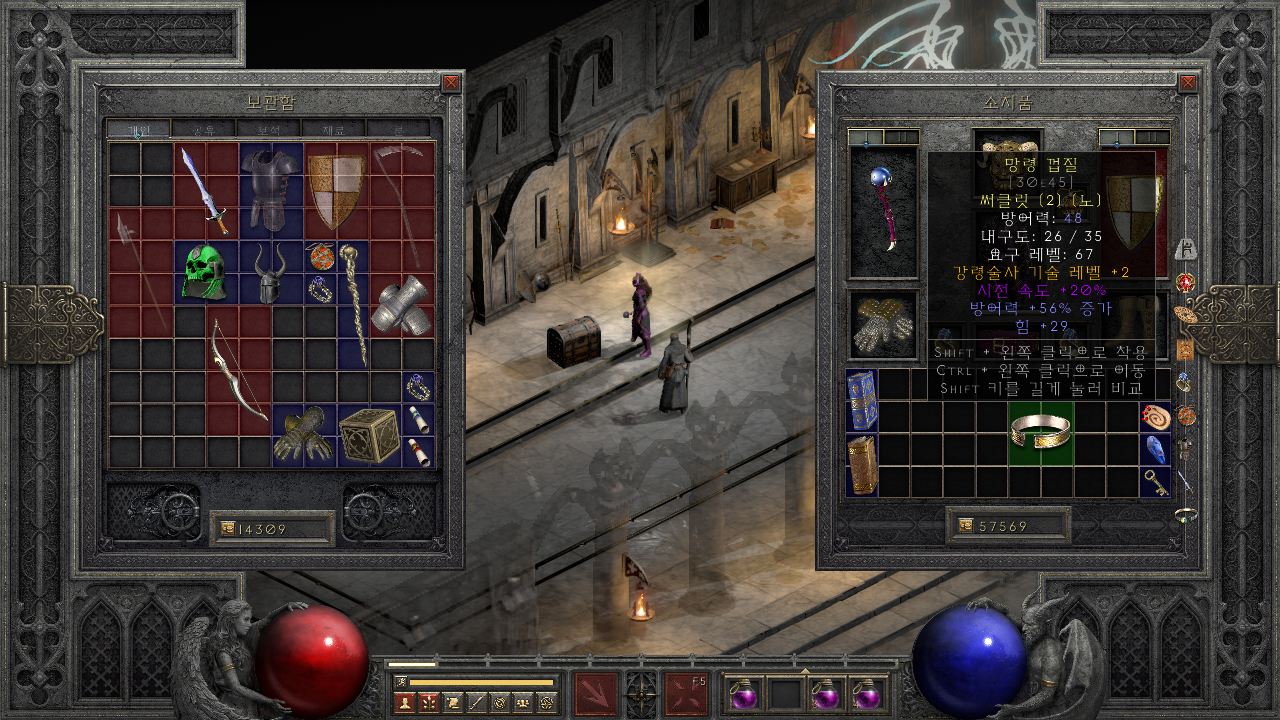Select the dark plate armor in stash

[270, 190]
